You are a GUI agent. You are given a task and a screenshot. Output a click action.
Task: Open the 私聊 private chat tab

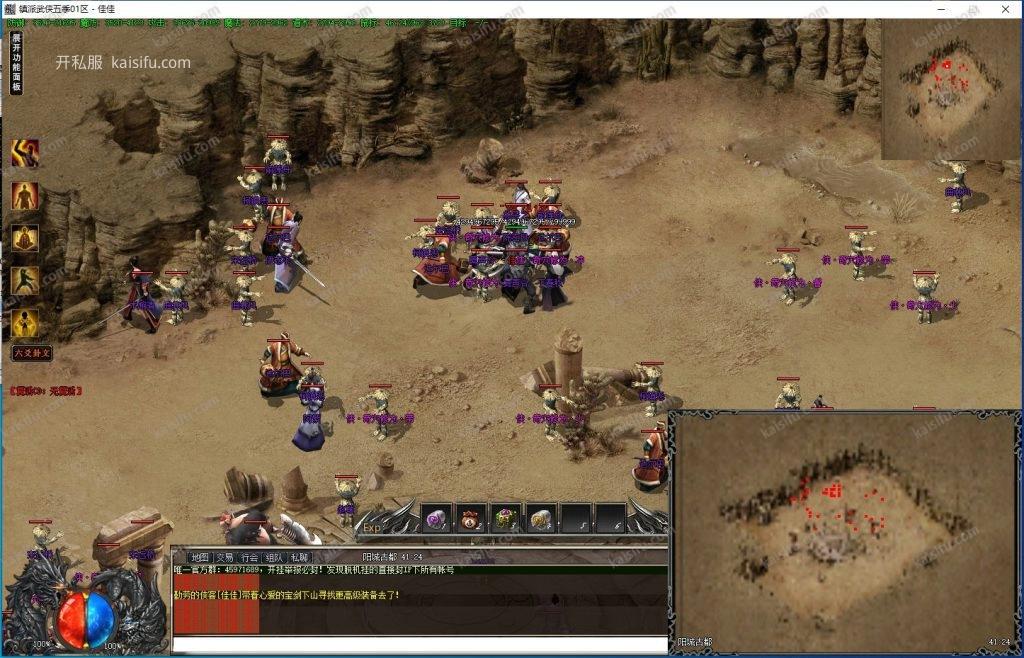click(300, 557)
